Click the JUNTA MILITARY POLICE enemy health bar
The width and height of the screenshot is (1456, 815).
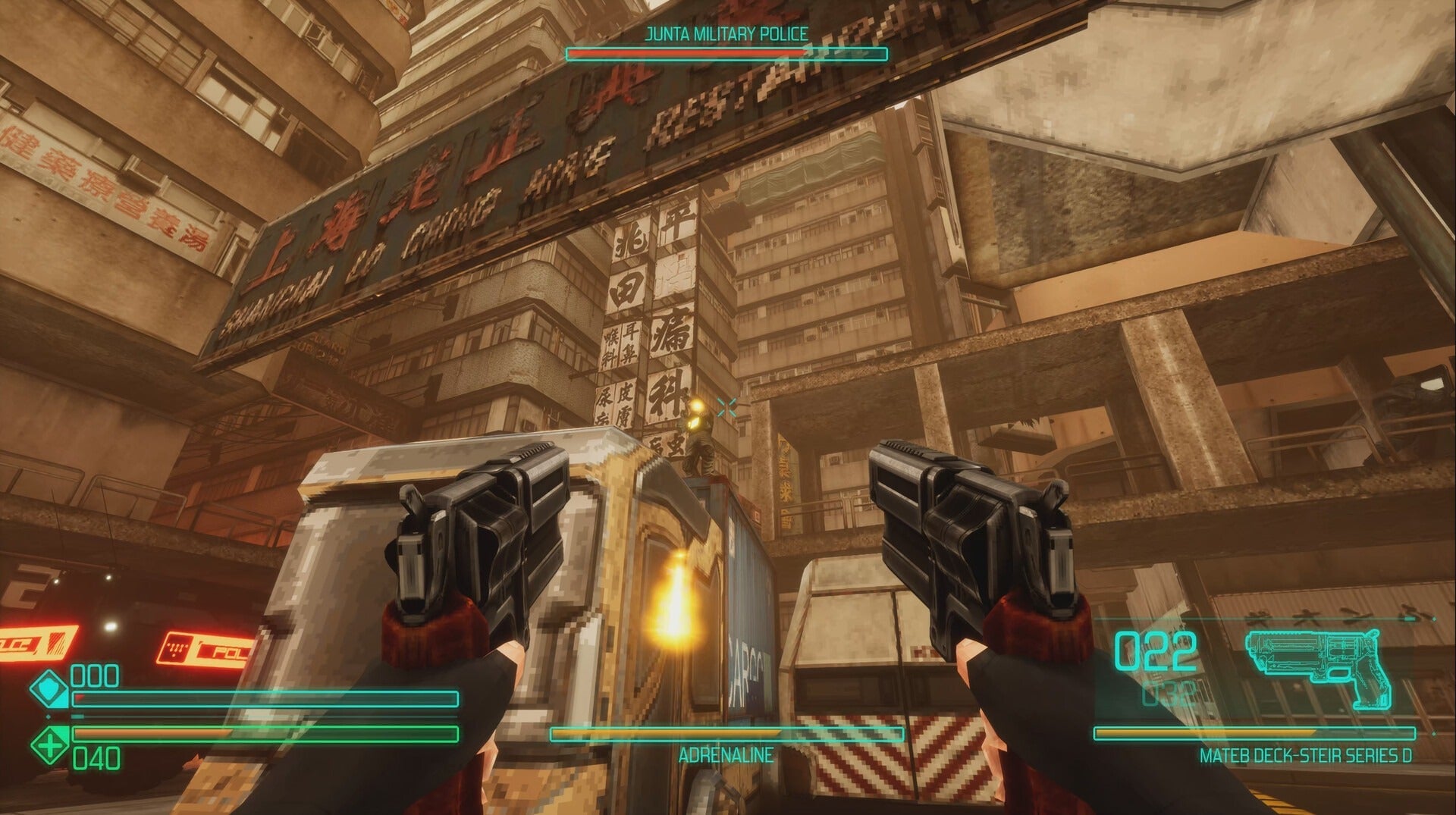click(726, 52)
